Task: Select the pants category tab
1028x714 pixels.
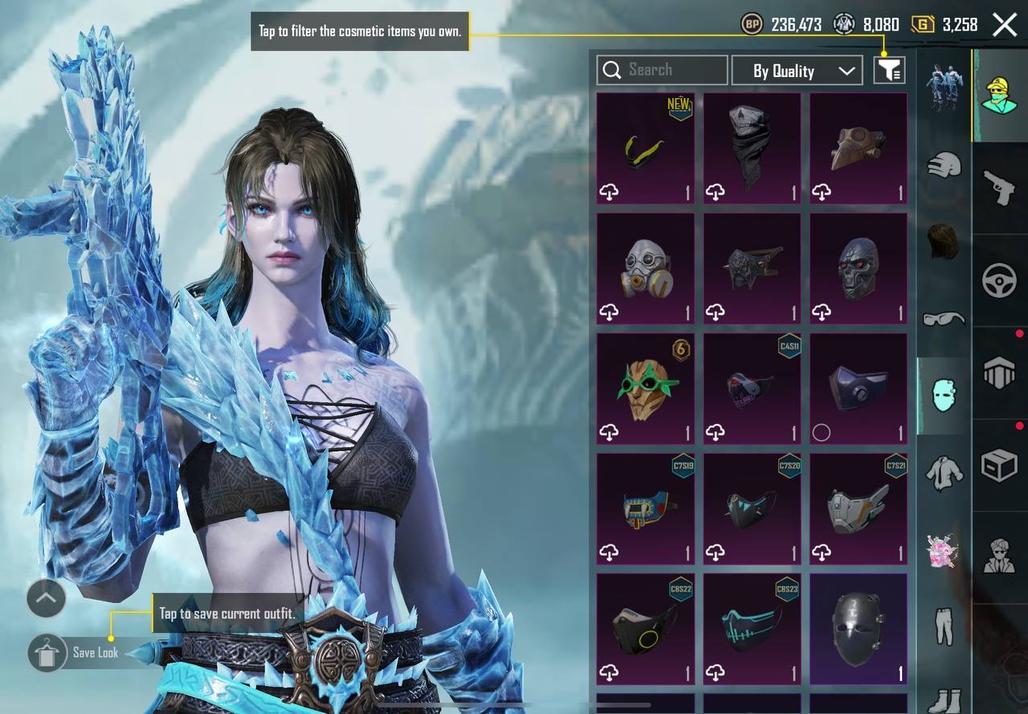Action: [942, 625]
